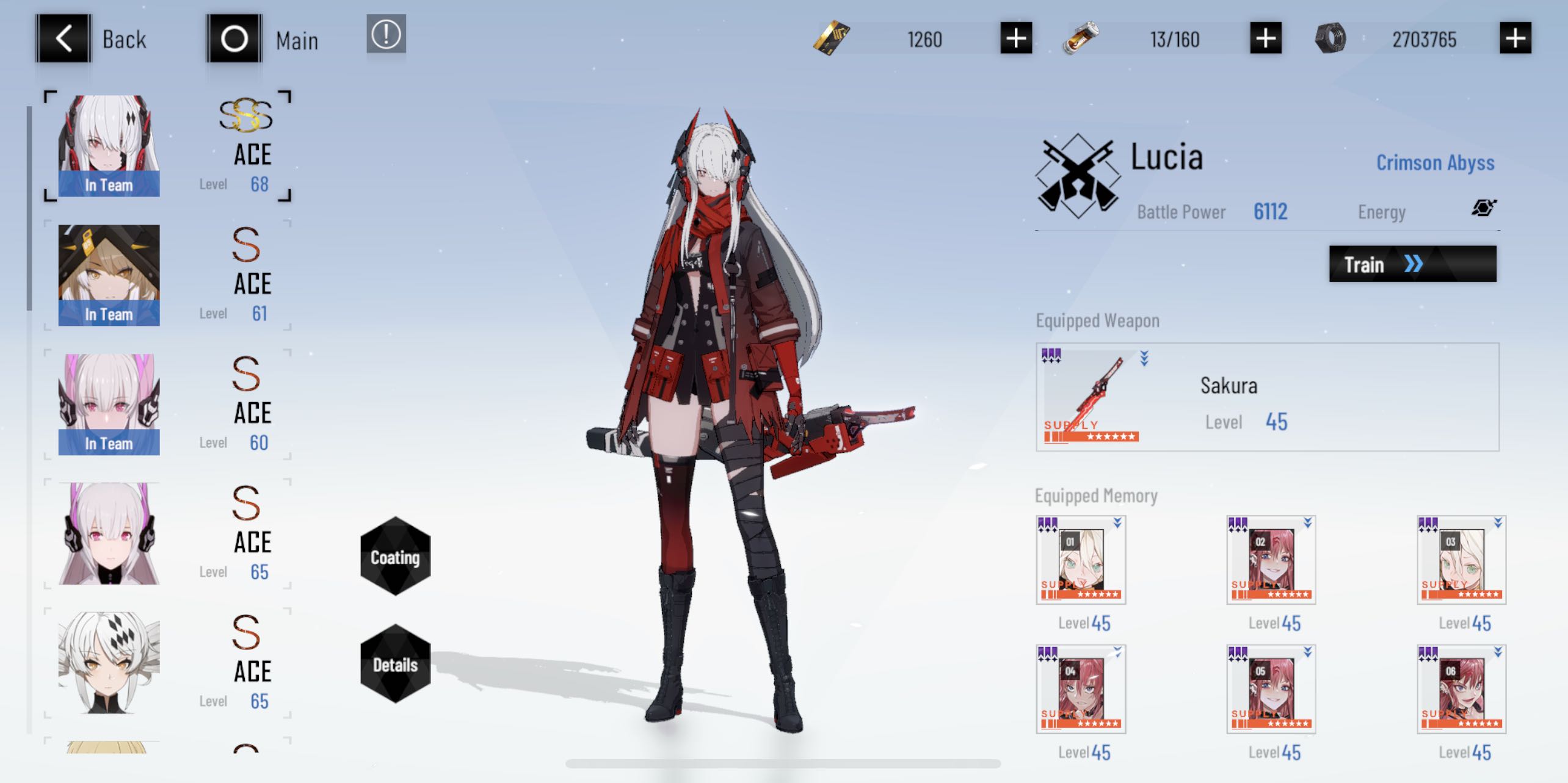Click the Back arrow icon
Image resolution: width=1568 pixels, height=783 pixels.
pos(63,38)
